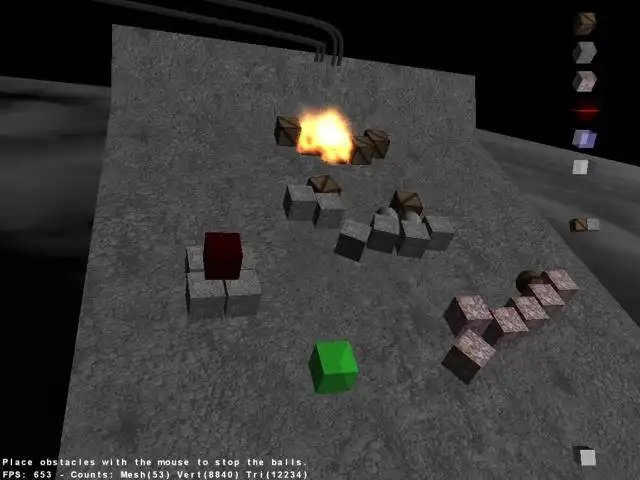
Task: Choose the translucent blue cube icon
Action: (x=585, y=139)
